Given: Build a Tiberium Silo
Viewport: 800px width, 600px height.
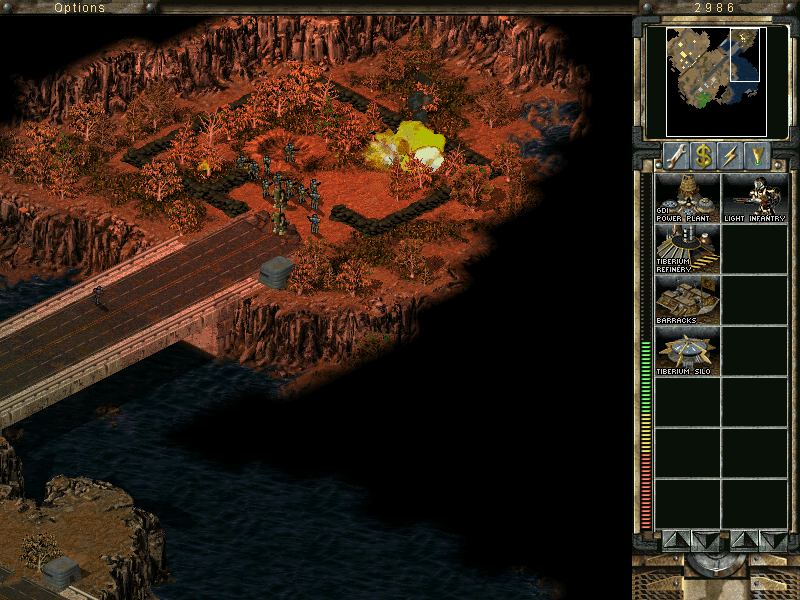Looking at the screenshot, I should 687,351.
